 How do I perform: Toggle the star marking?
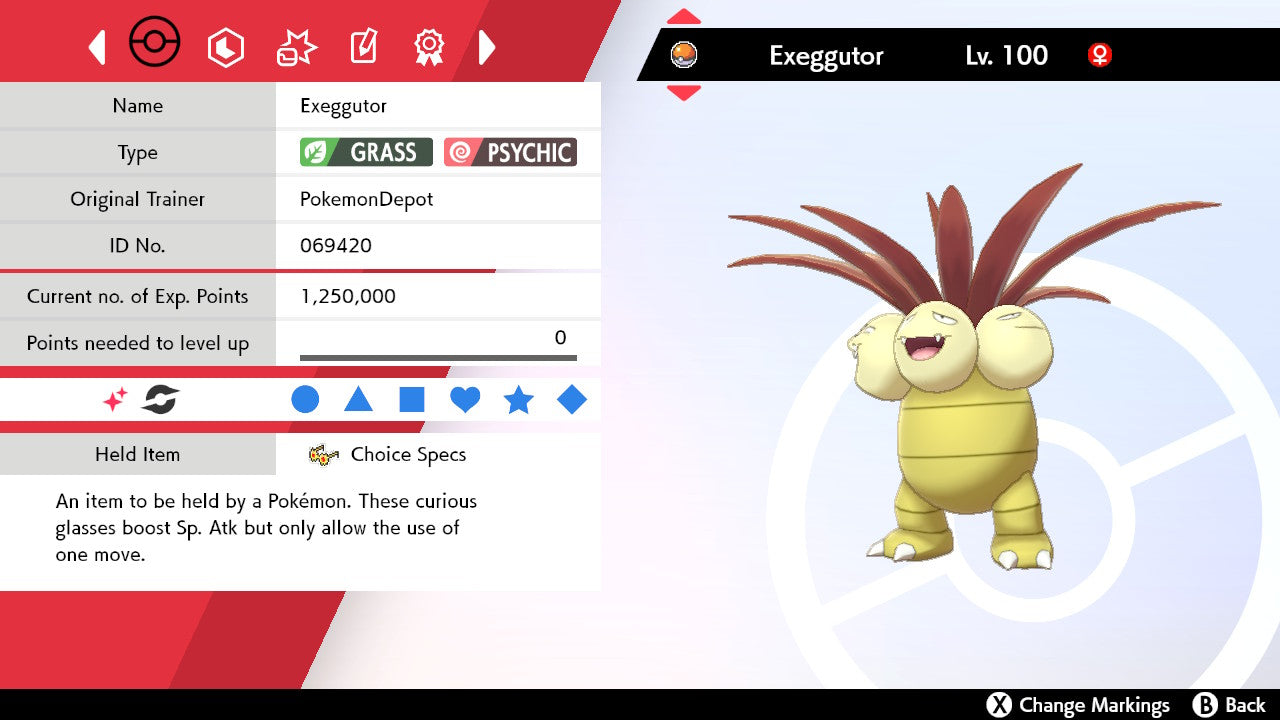tap(518, 400)
